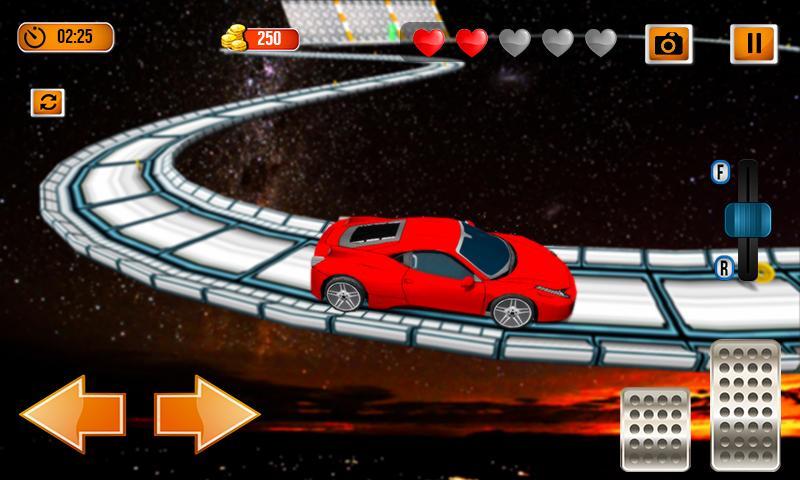
Task: Click the orange refresh arrows button
Action: coord(47,102)
